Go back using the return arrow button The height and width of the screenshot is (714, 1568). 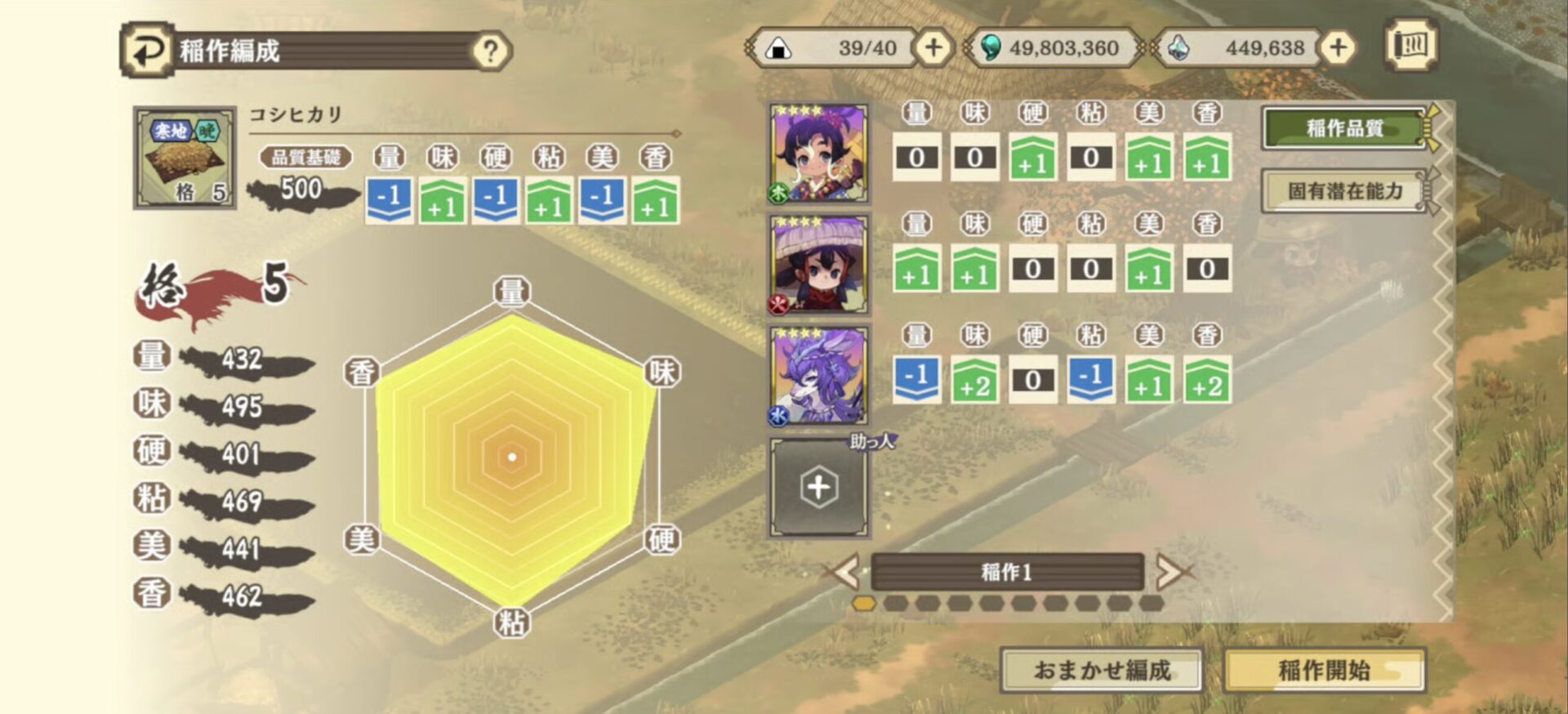pyautogui.click(x=147, y=51)
